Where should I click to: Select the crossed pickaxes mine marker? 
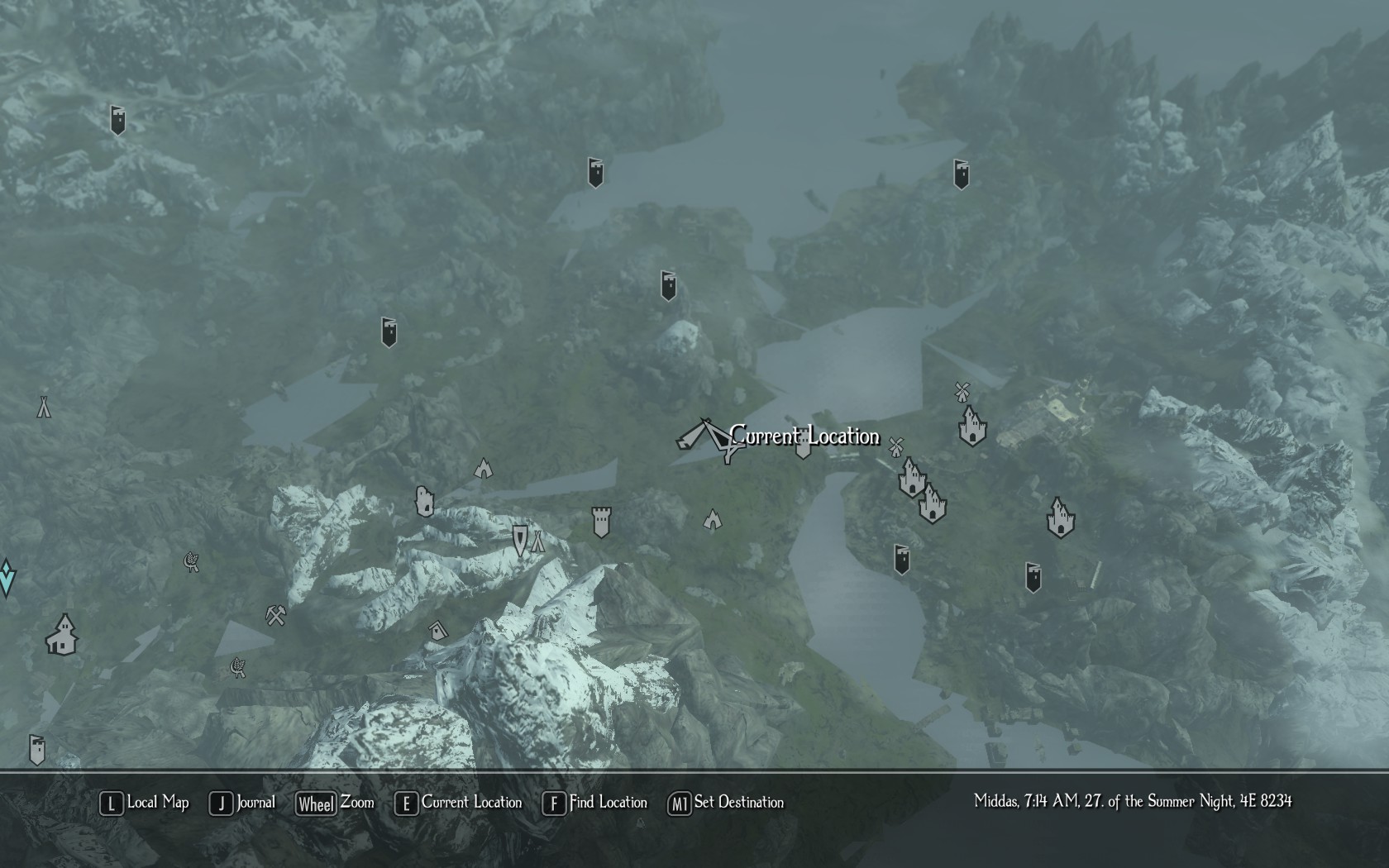pyautogui.click(x=275, y=616)
